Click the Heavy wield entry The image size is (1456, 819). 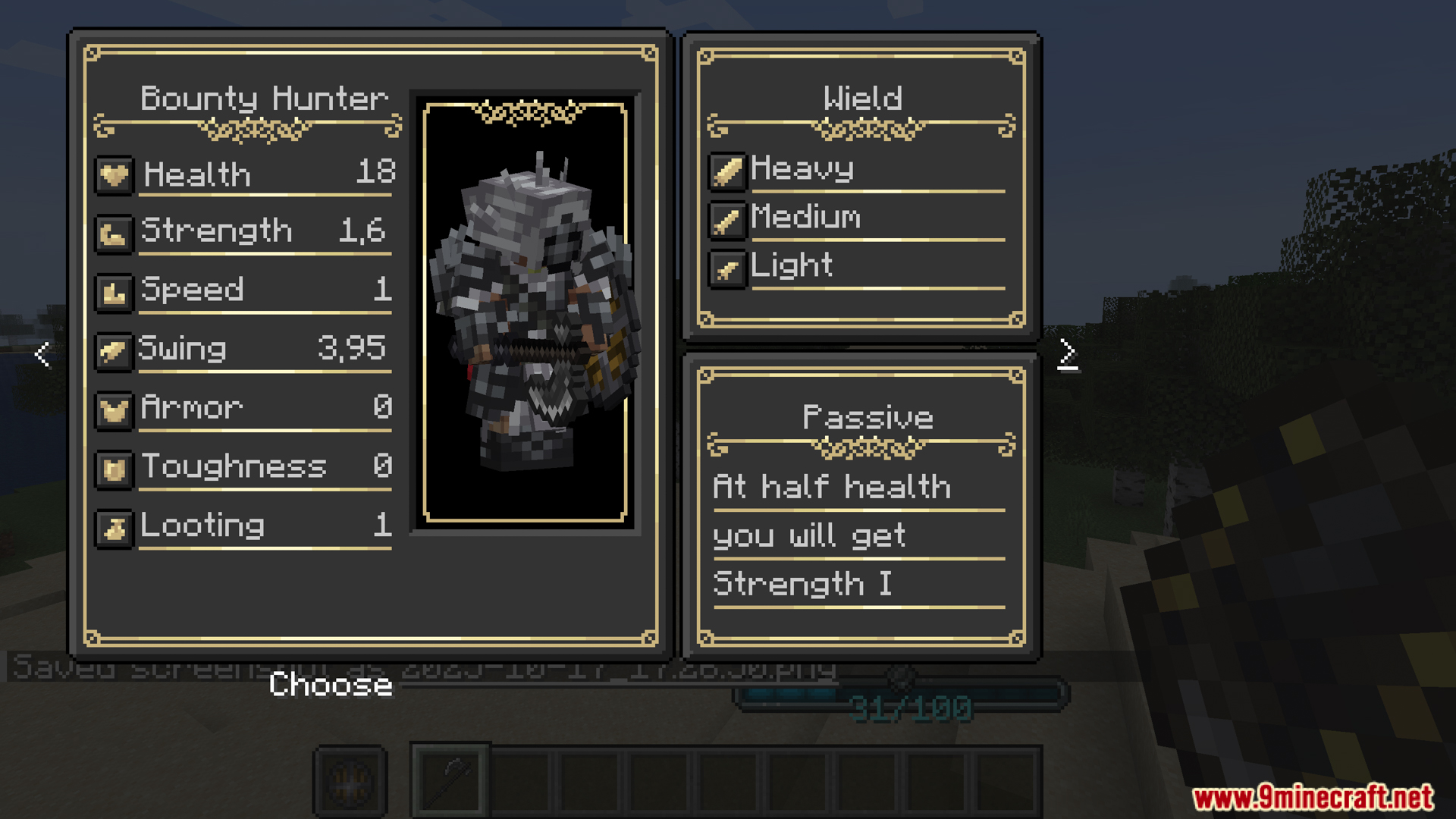(x=802, y=169)
